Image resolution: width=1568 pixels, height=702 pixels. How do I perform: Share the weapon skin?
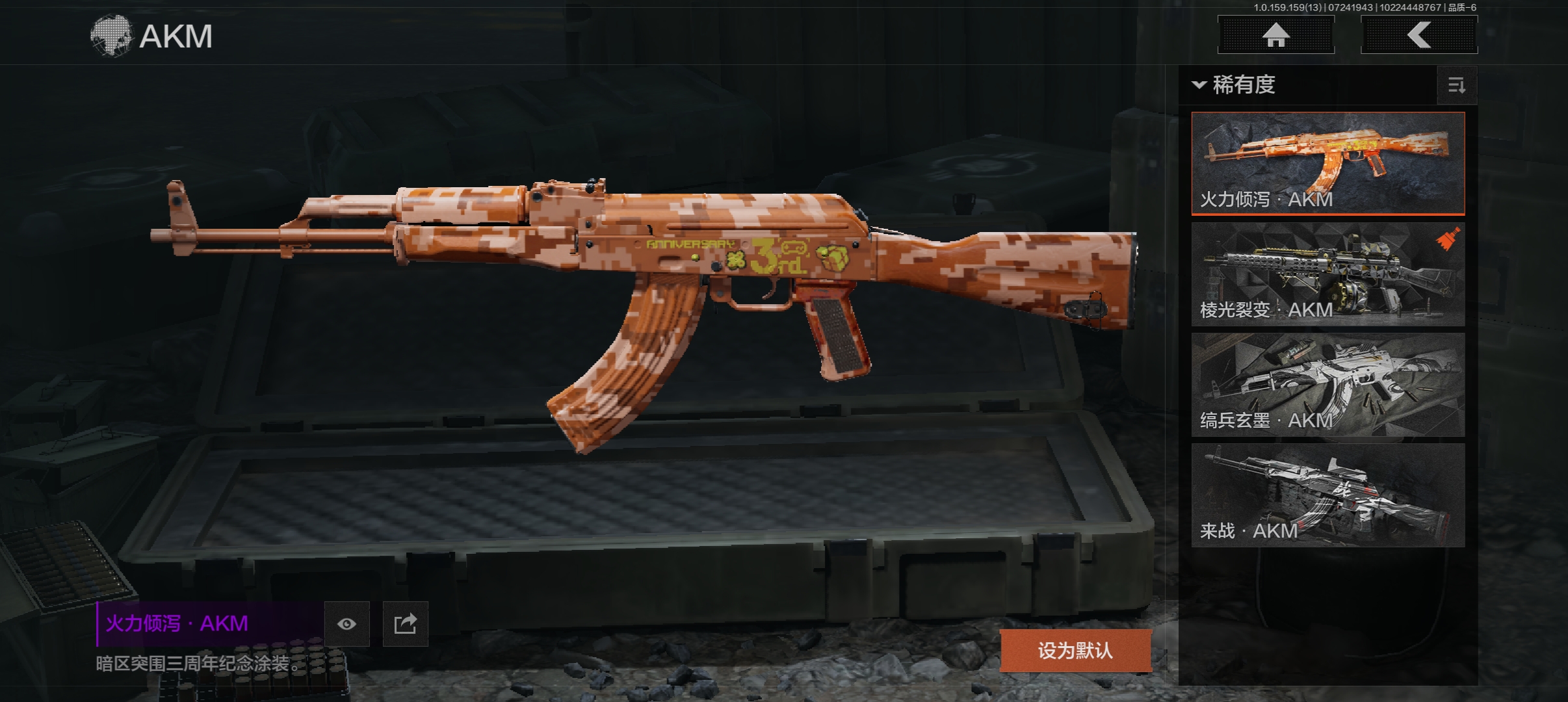405,624
